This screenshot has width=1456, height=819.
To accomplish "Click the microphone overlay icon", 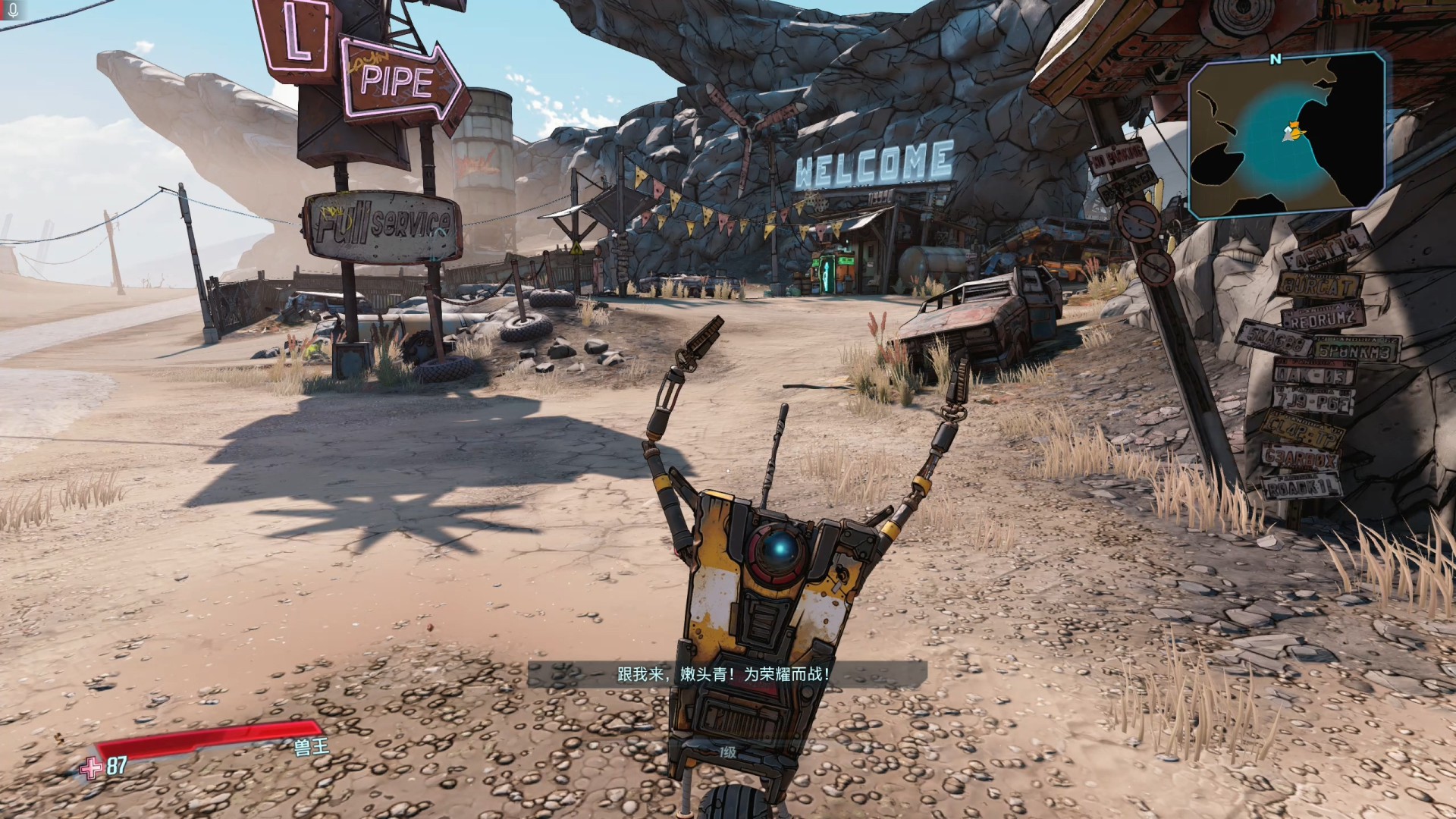I will pyautogui.click(x=12, y=11).
